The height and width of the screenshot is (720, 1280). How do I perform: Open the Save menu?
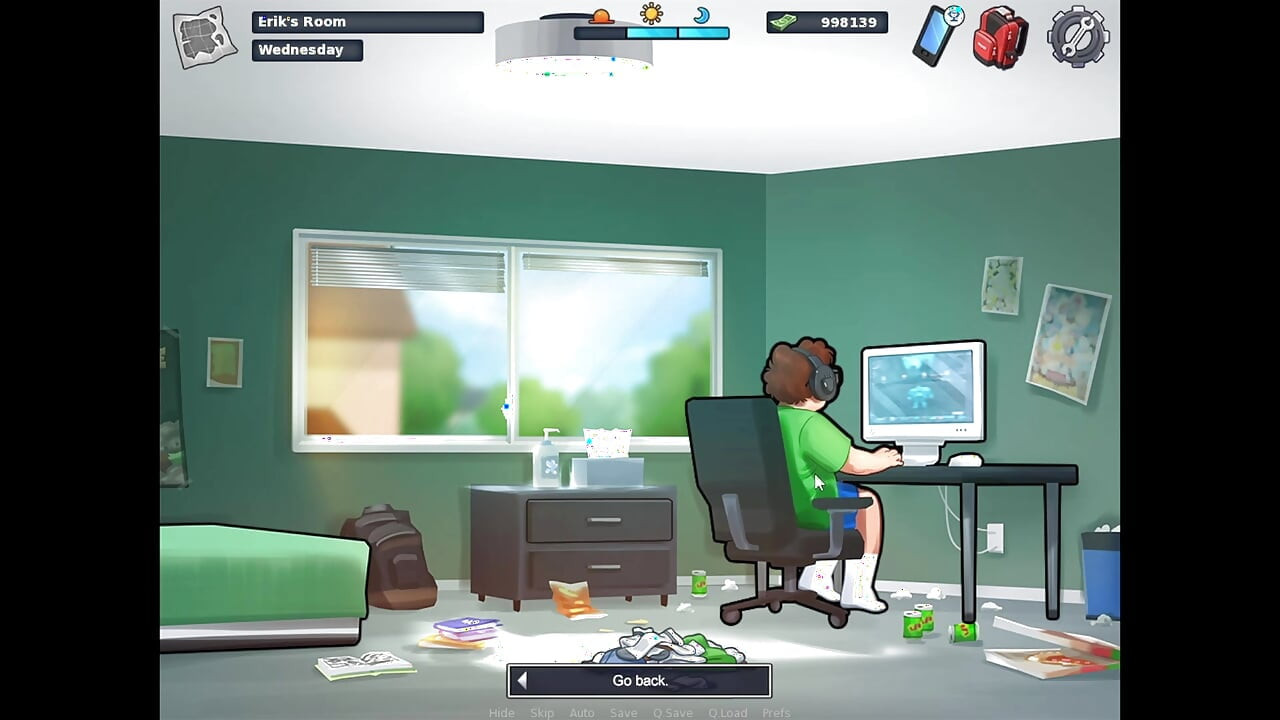(x=623, y=713)
